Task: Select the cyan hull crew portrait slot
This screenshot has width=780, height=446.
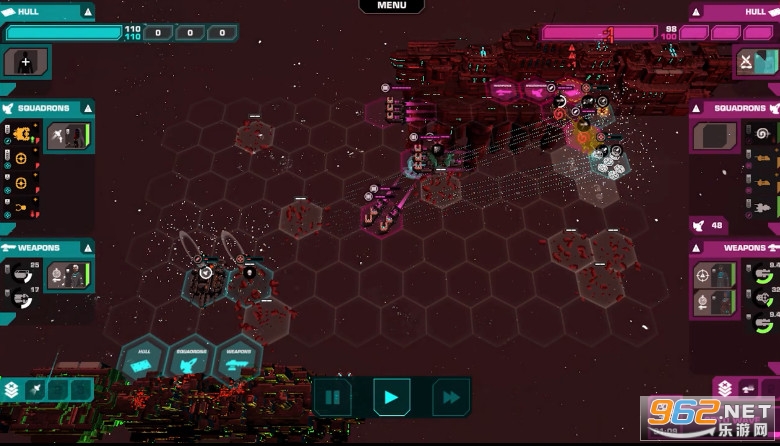Action: 27,62
